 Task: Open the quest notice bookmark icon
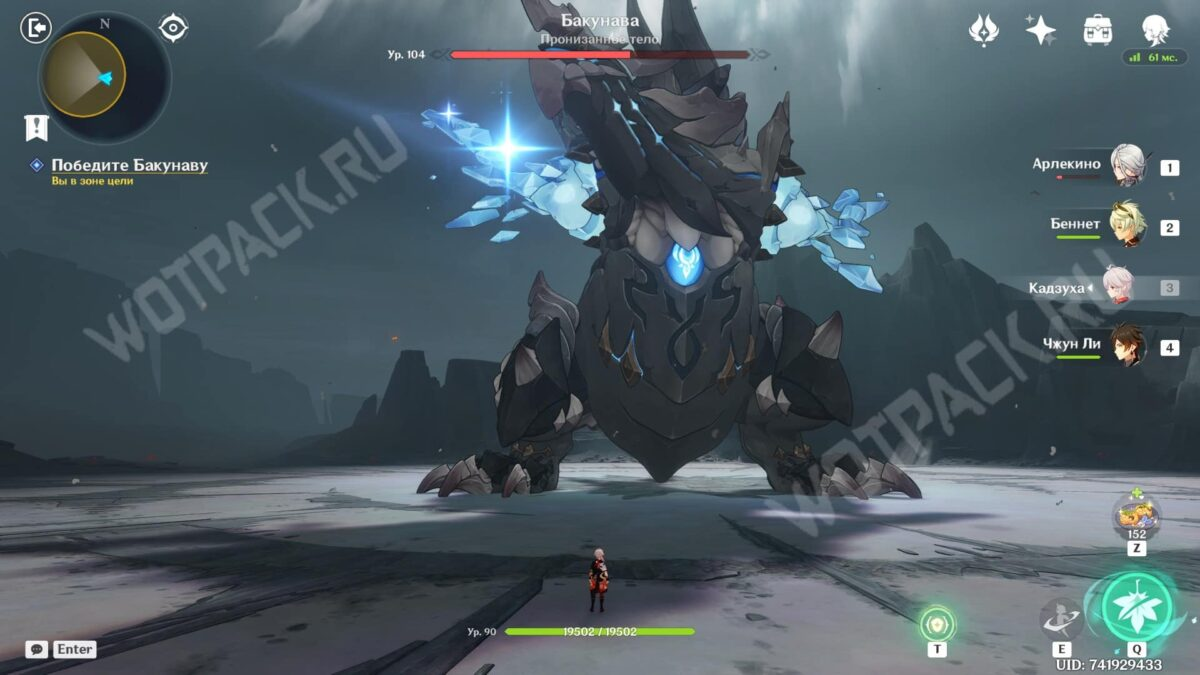click(x=36, y=127)
